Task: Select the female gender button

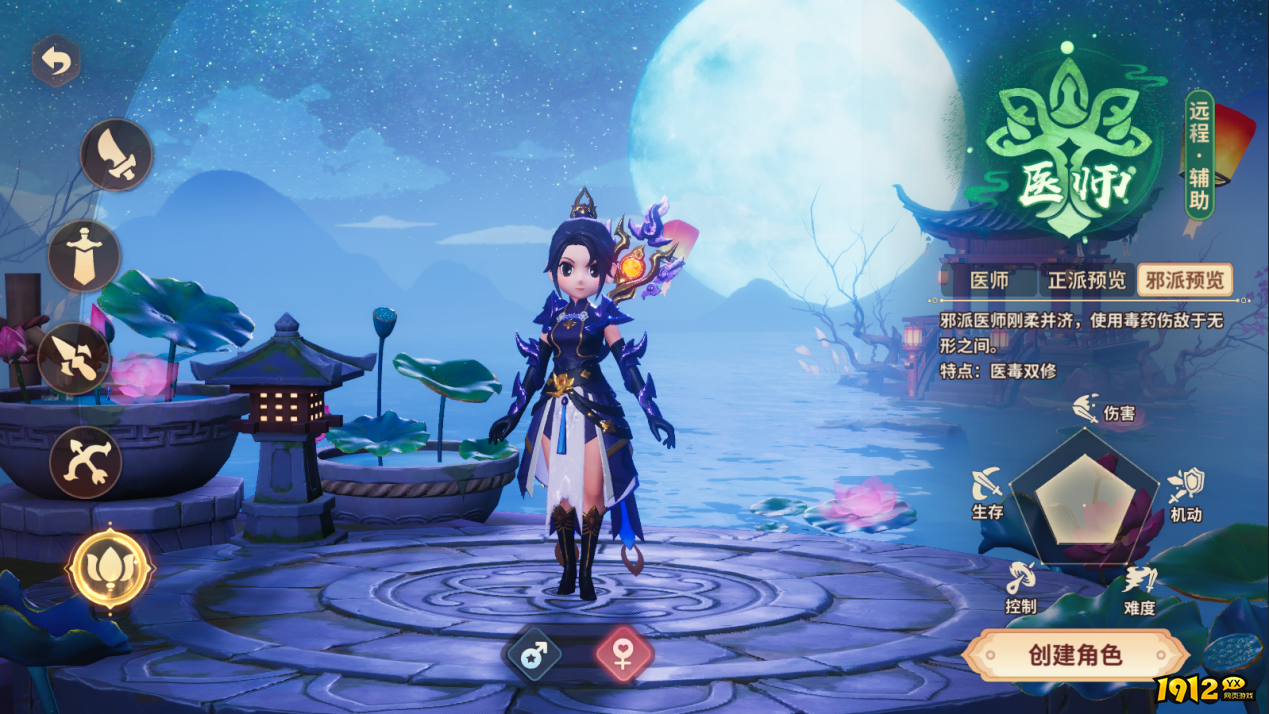Action: click(624, 655)
